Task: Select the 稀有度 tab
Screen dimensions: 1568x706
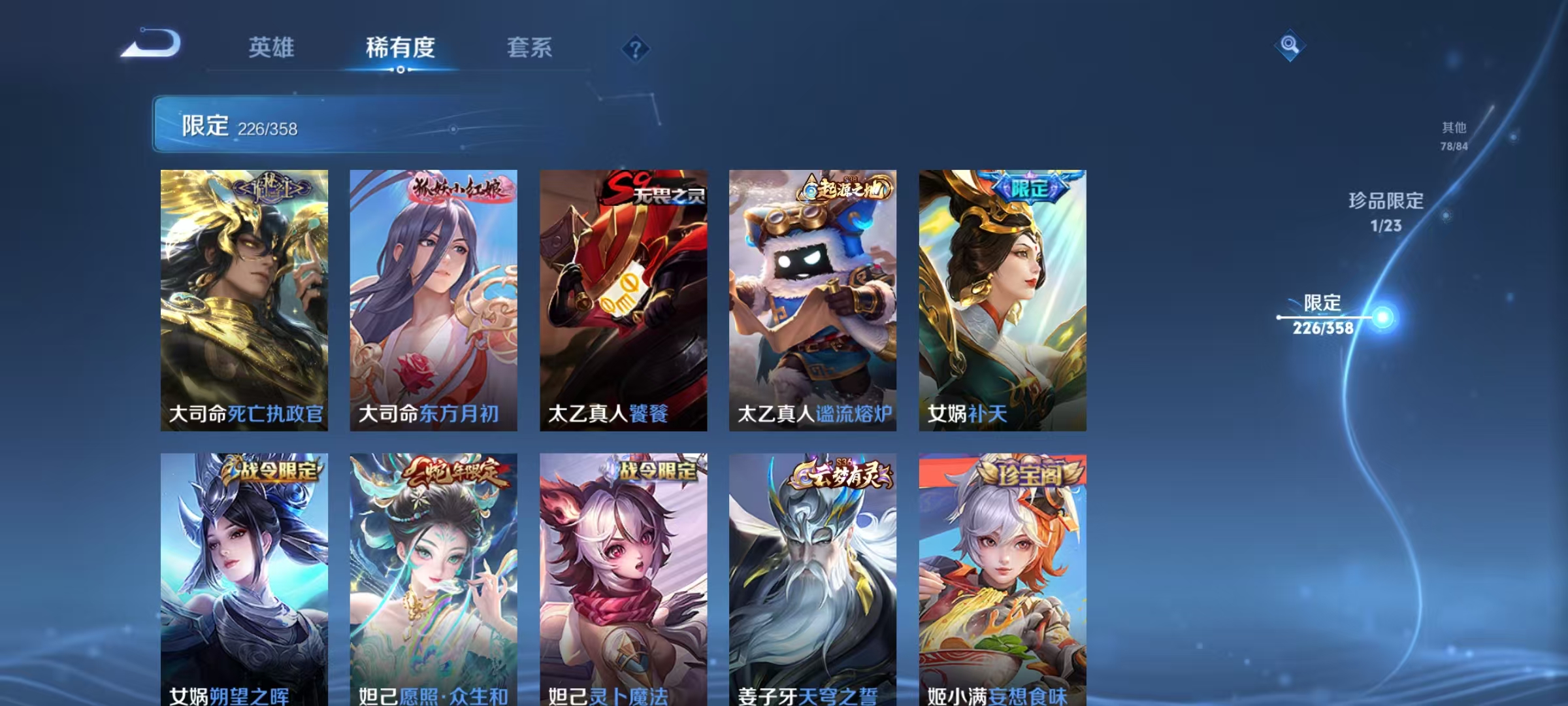Action: click(400, 48)
